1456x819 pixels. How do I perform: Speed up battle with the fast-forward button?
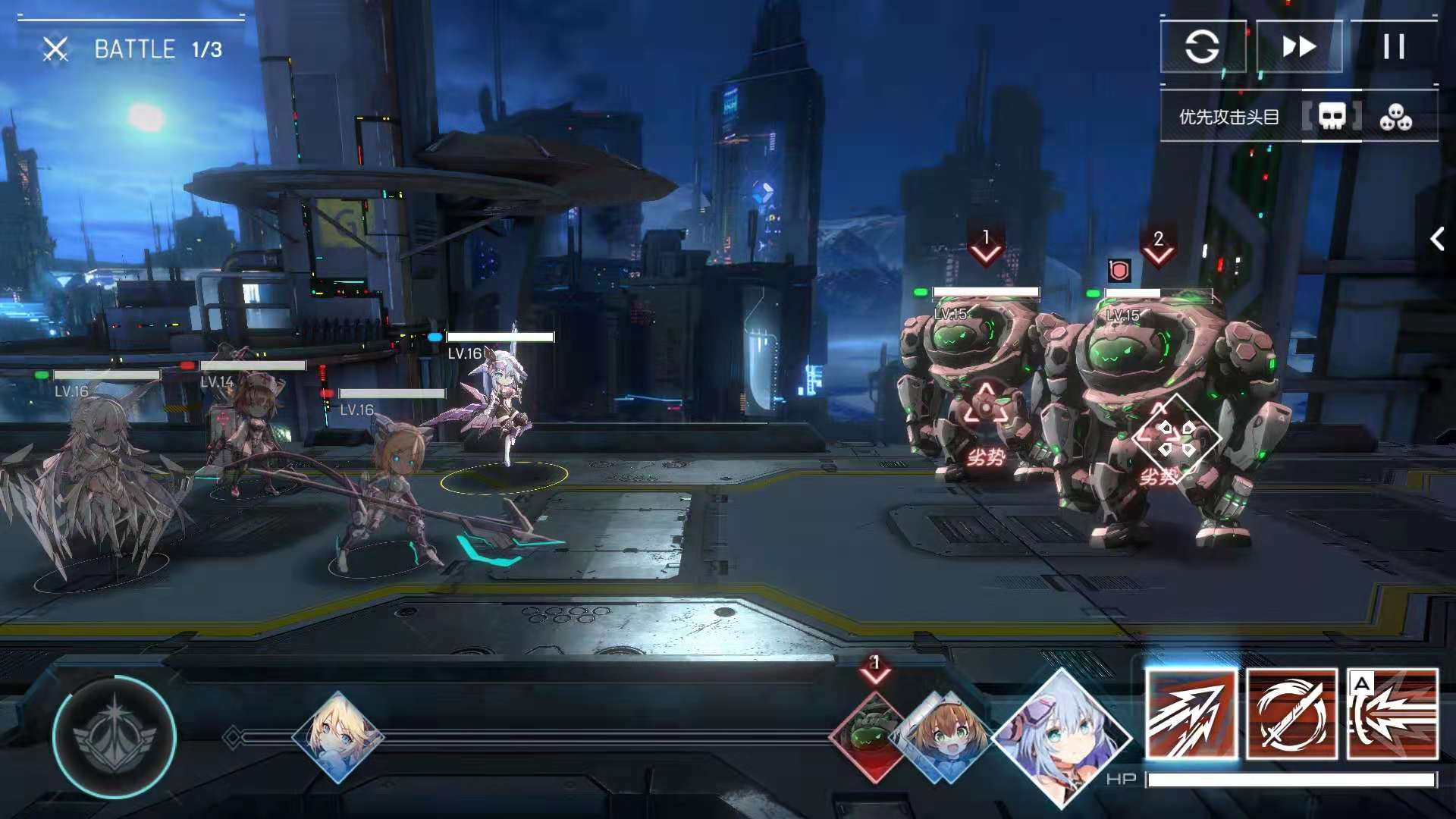coord(1299,47)
